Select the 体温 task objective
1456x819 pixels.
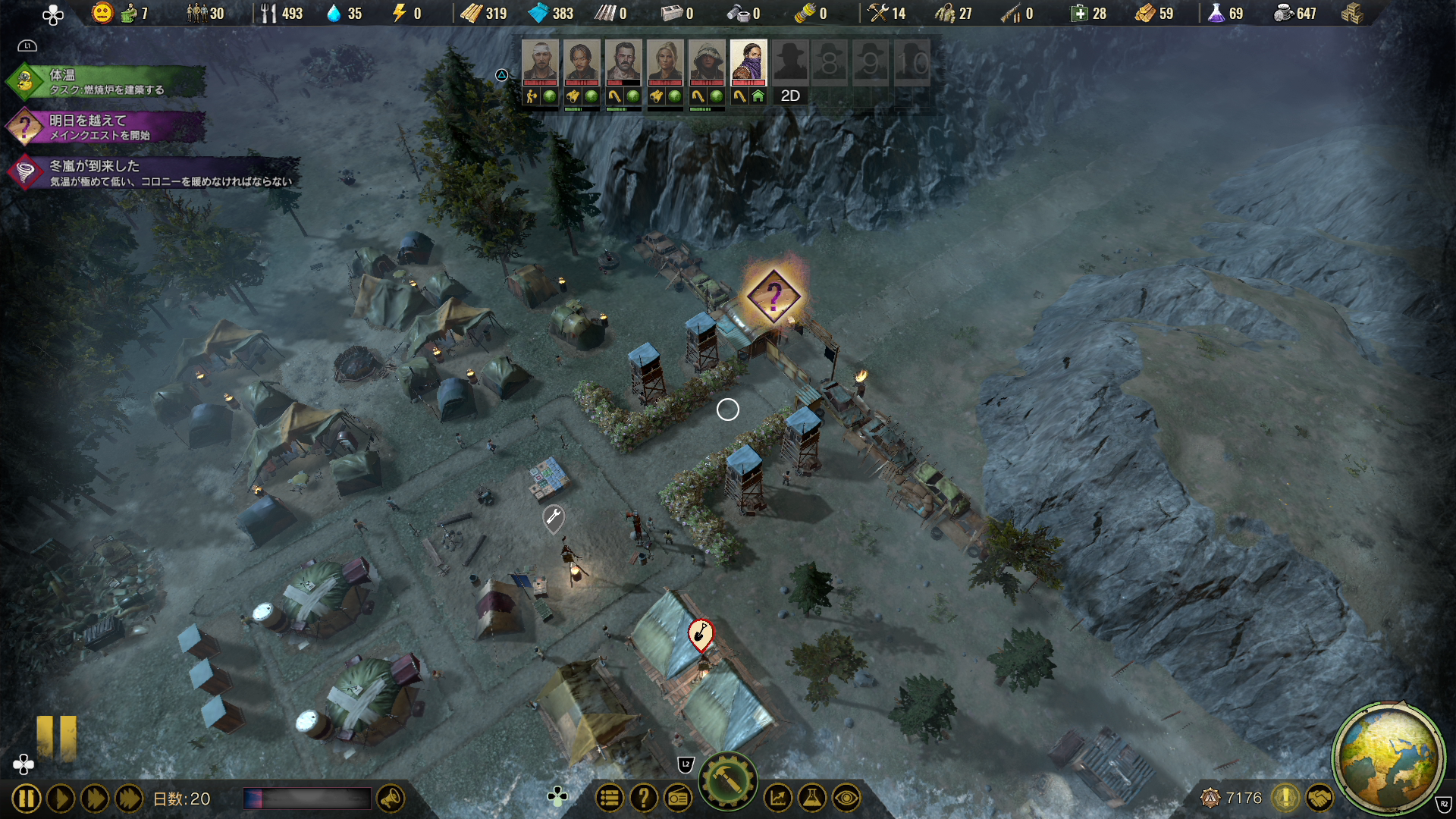click(106, 82)
